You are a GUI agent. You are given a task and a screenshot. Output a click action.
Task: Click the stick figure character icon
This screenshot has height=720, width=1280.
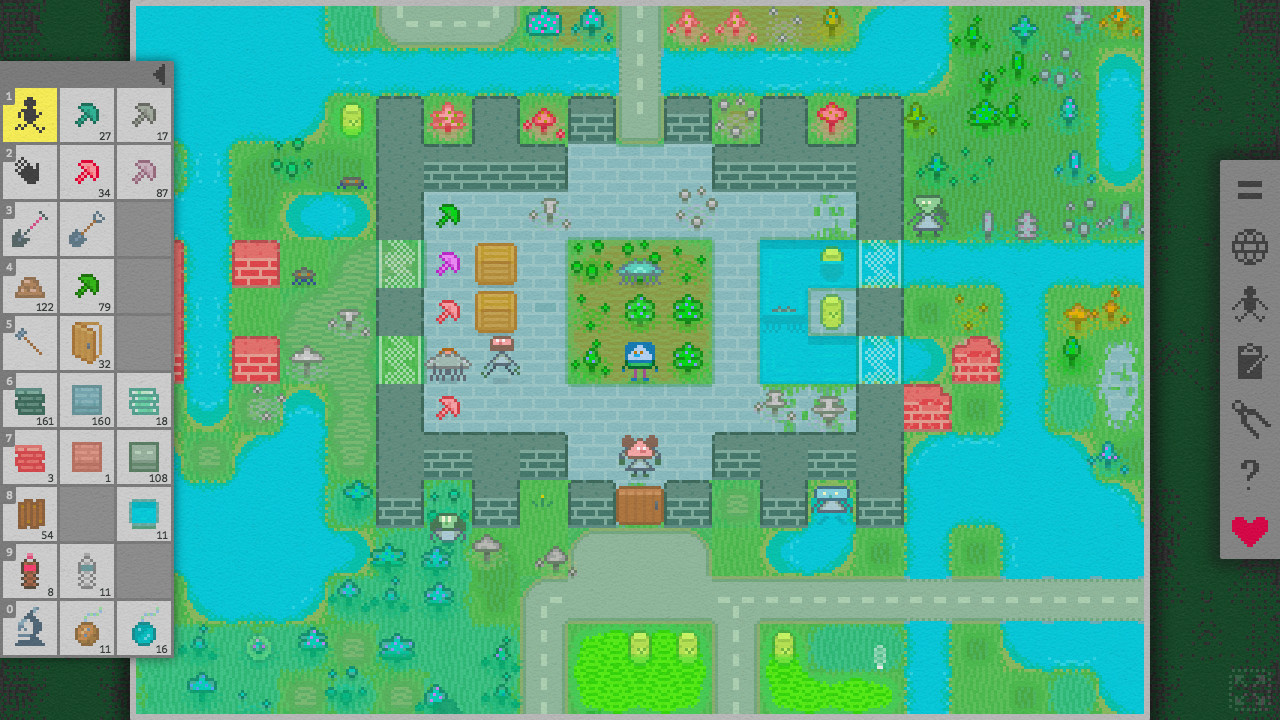[x=1248, y=302]
